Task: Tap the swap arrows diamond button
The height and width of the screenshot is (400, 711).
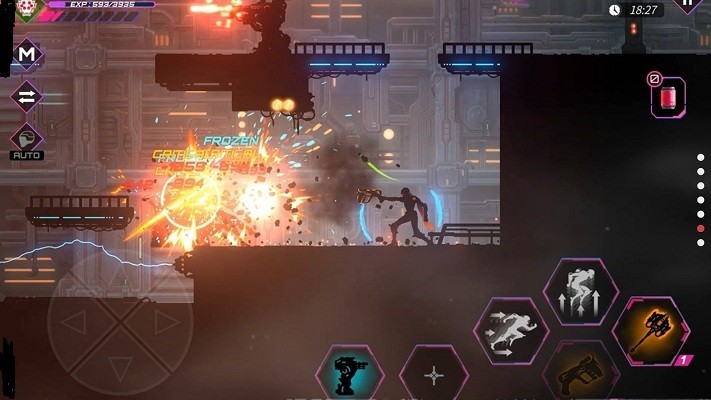Action: click(x=27, y=97)
